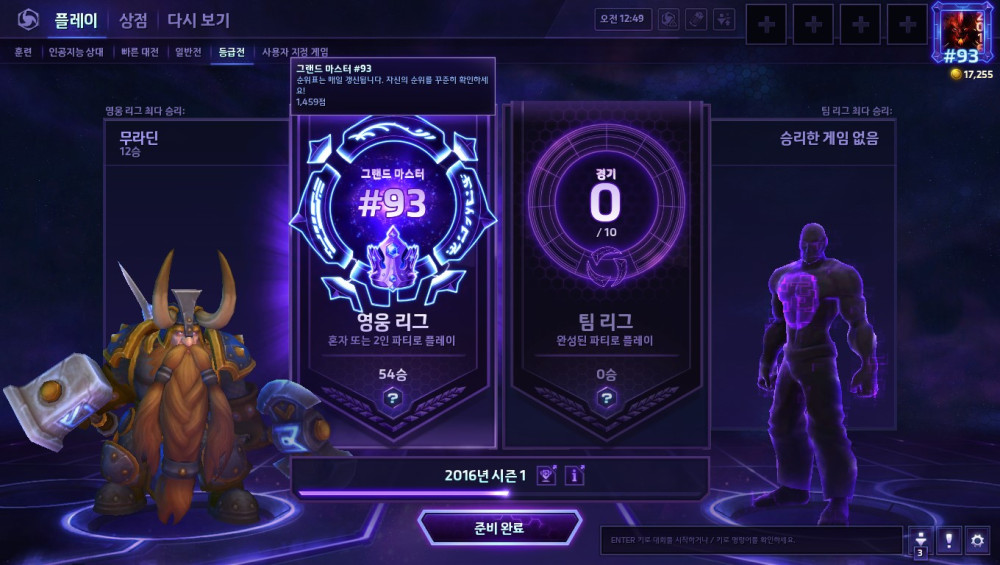Open the season info icon

(x=574, y=475)
